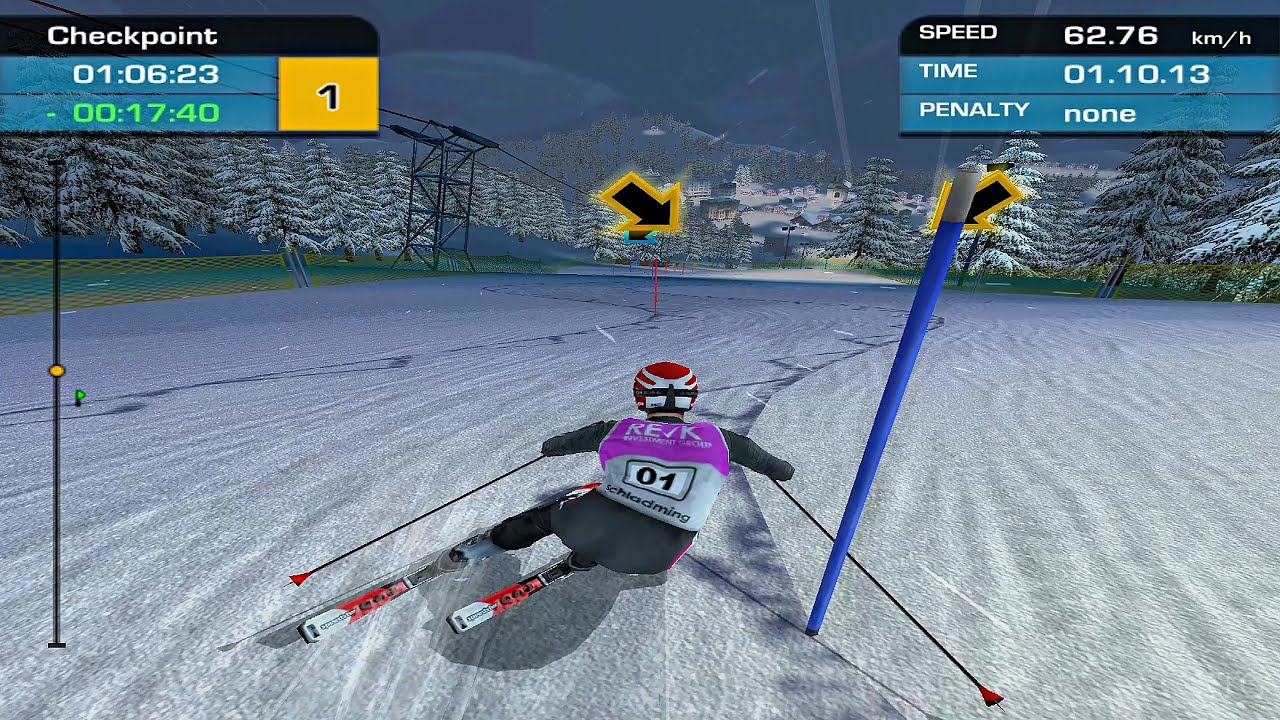Toggle the yellow dot indicator on the side pole
The width and height of the screenshot is (1280, 720).
(57, 368)
